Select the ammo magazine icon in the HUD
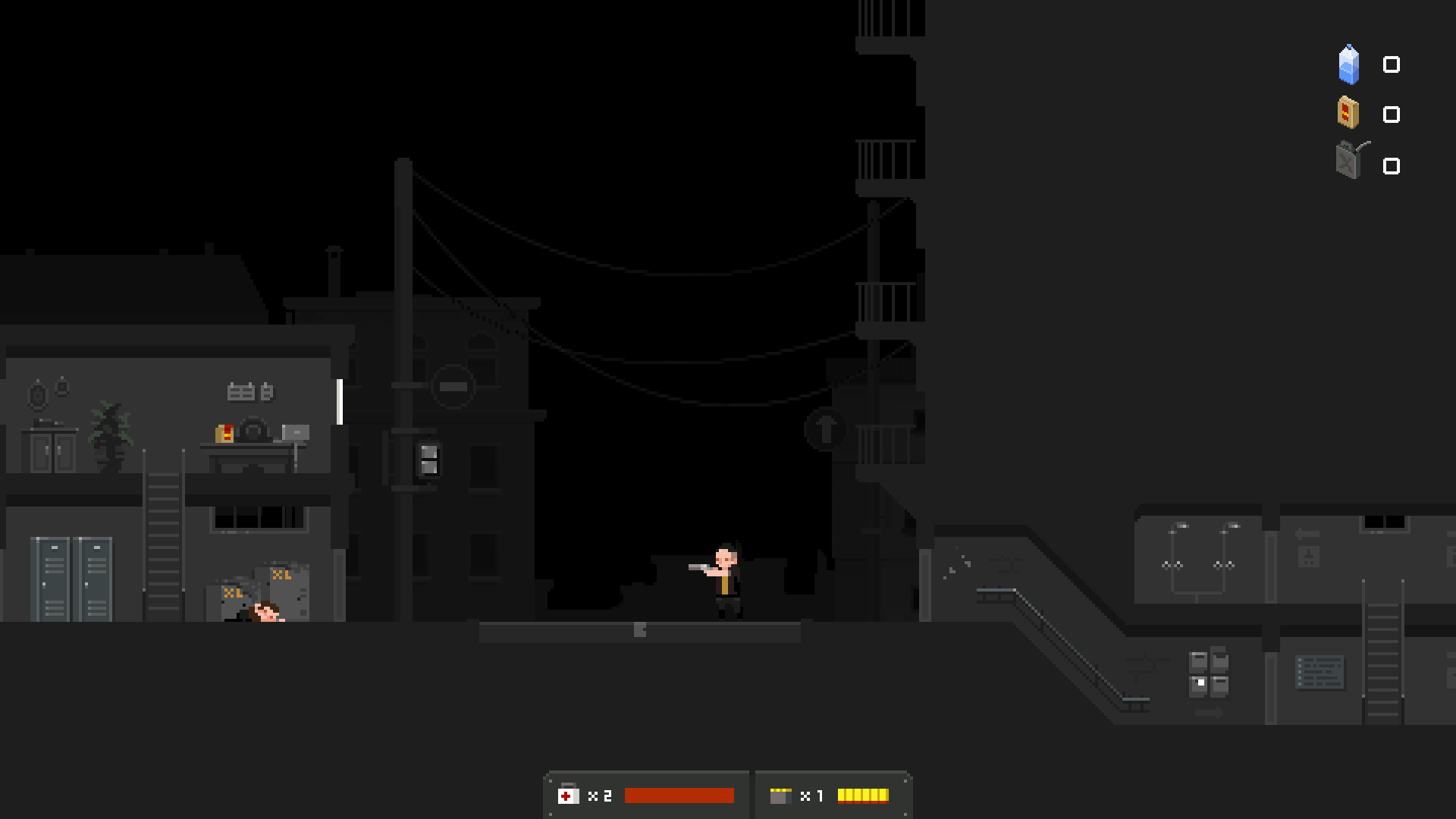 [782, 796]
